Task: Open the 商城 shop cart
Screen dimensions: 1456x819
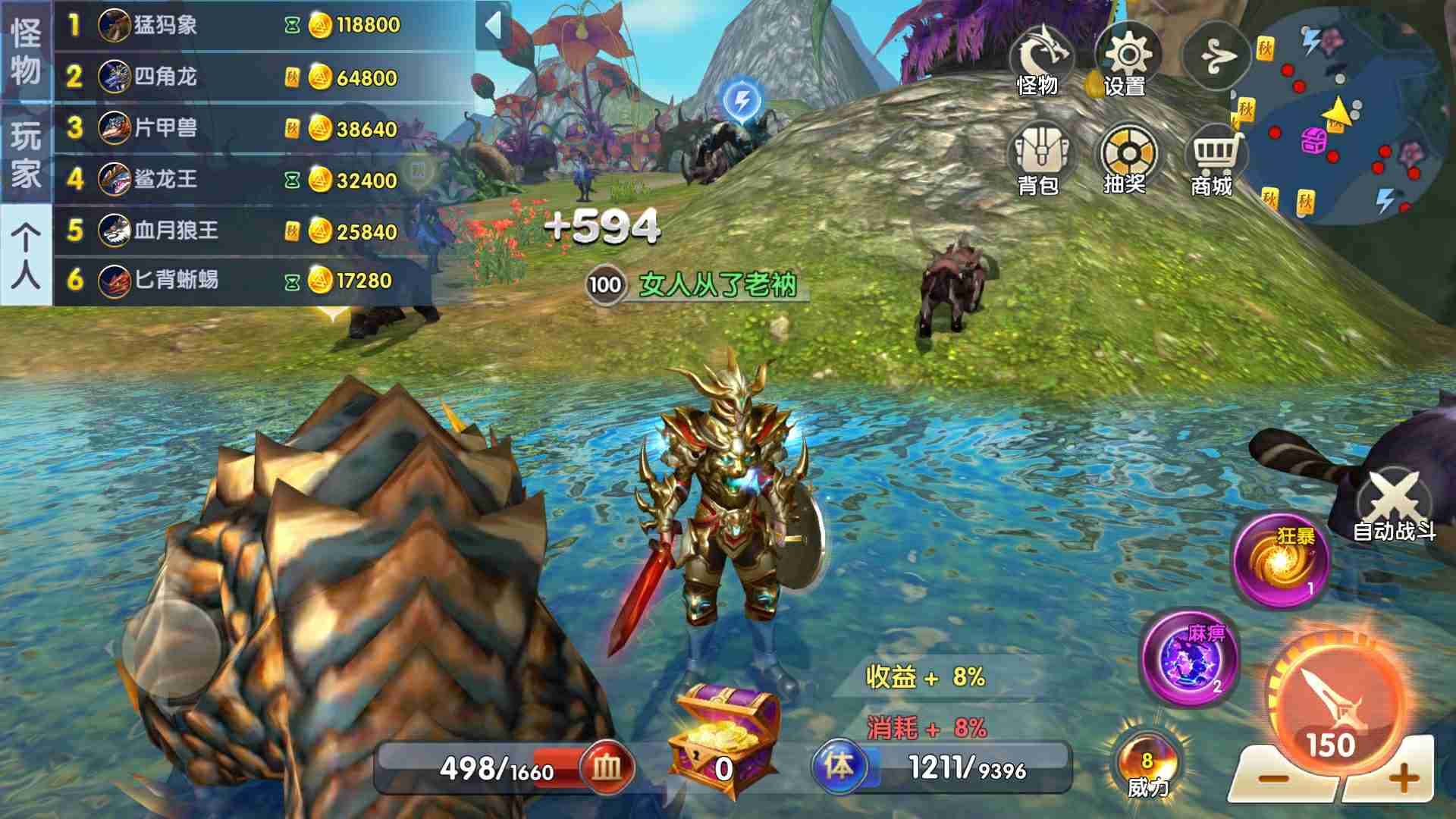Action: point(1213,161)
